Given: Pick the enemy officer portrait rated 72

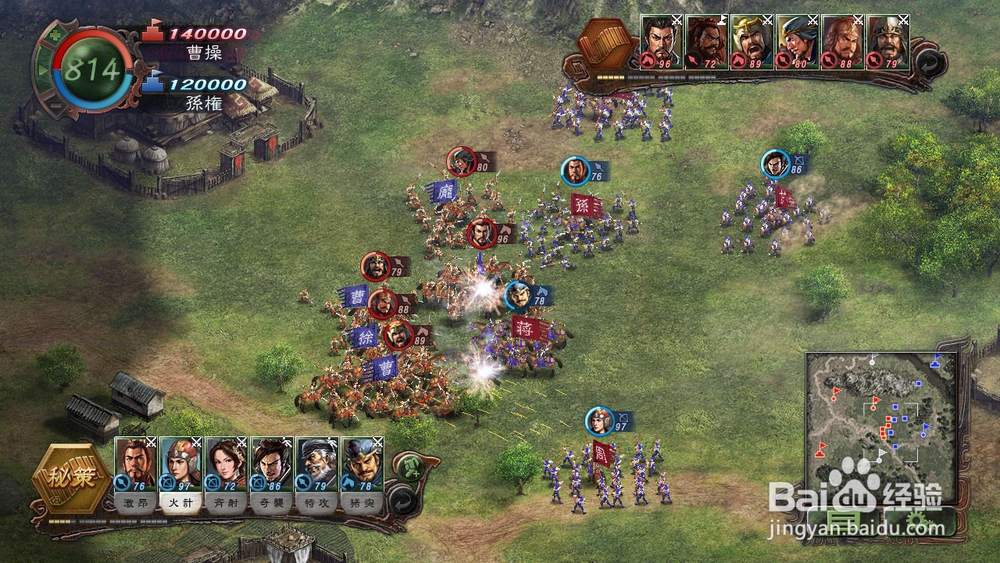Looking at the screenshot, I should [706, 40].
